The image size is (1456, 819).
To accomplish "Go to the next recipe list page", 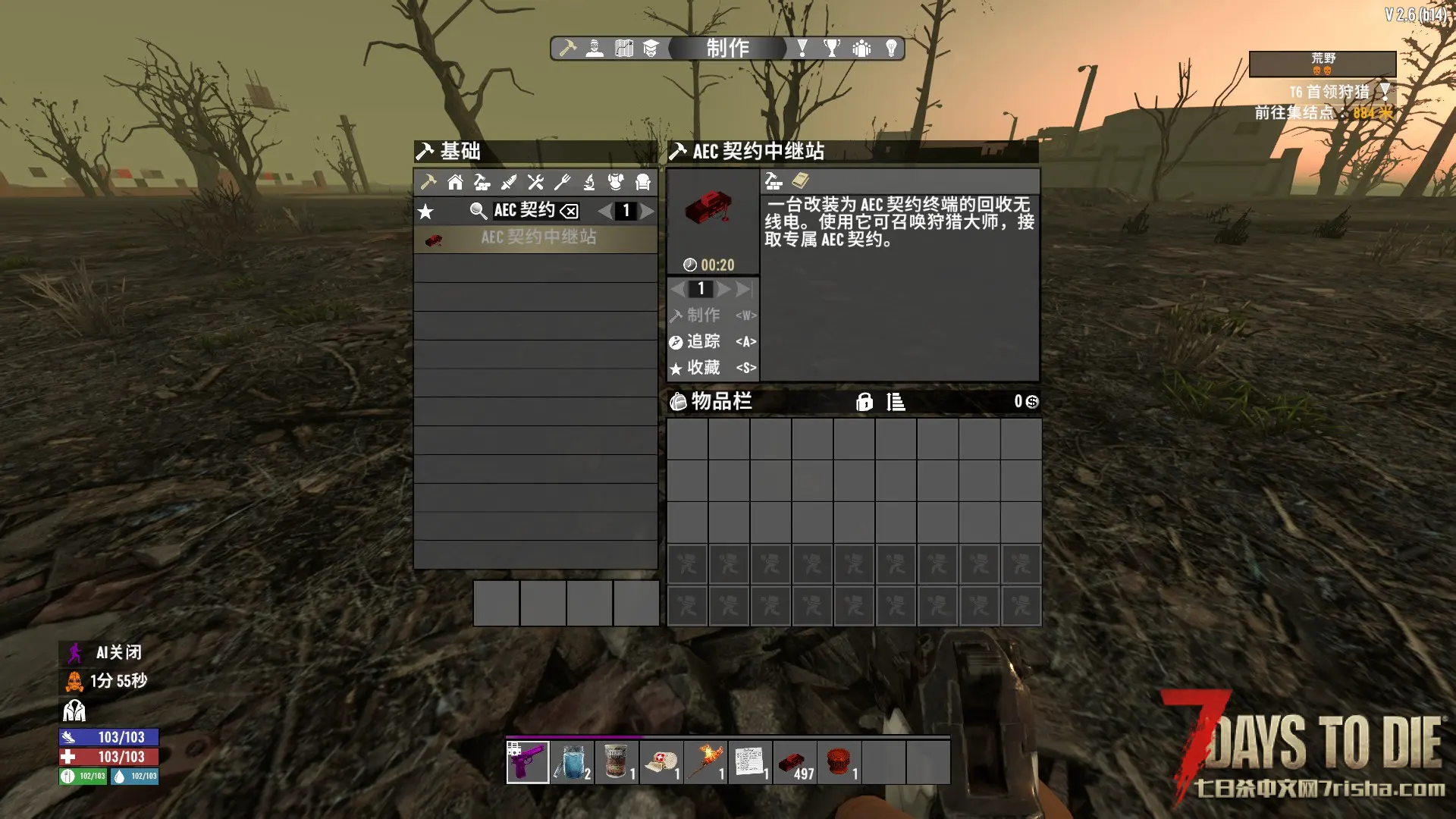I will point(647,212).
